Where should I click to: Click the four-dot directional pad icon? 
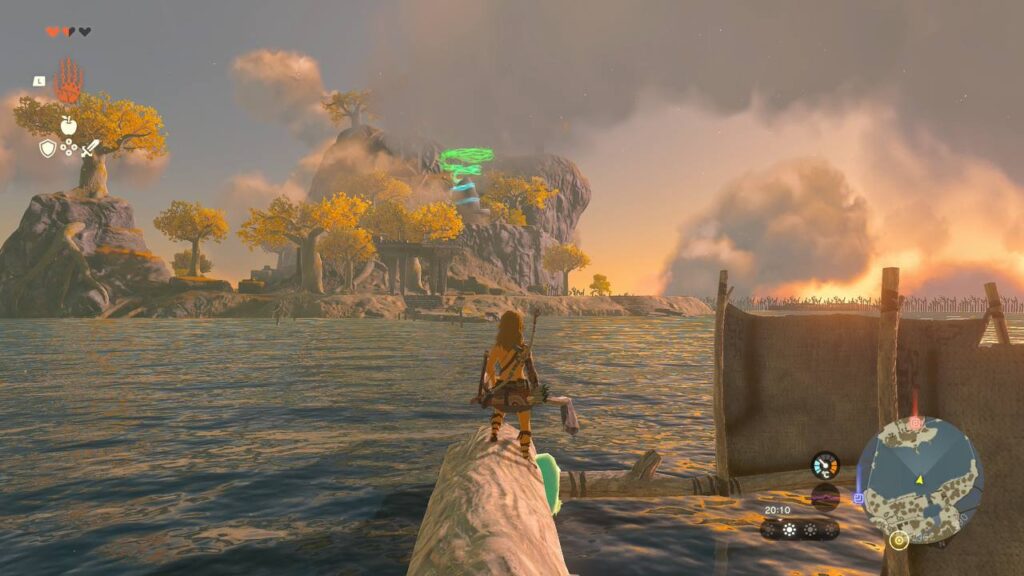click(68, 148)
